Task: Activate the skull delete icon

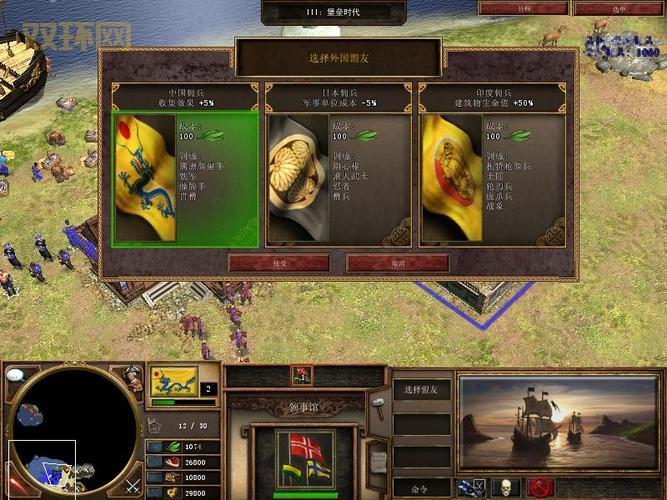Action: coord(505,488)
